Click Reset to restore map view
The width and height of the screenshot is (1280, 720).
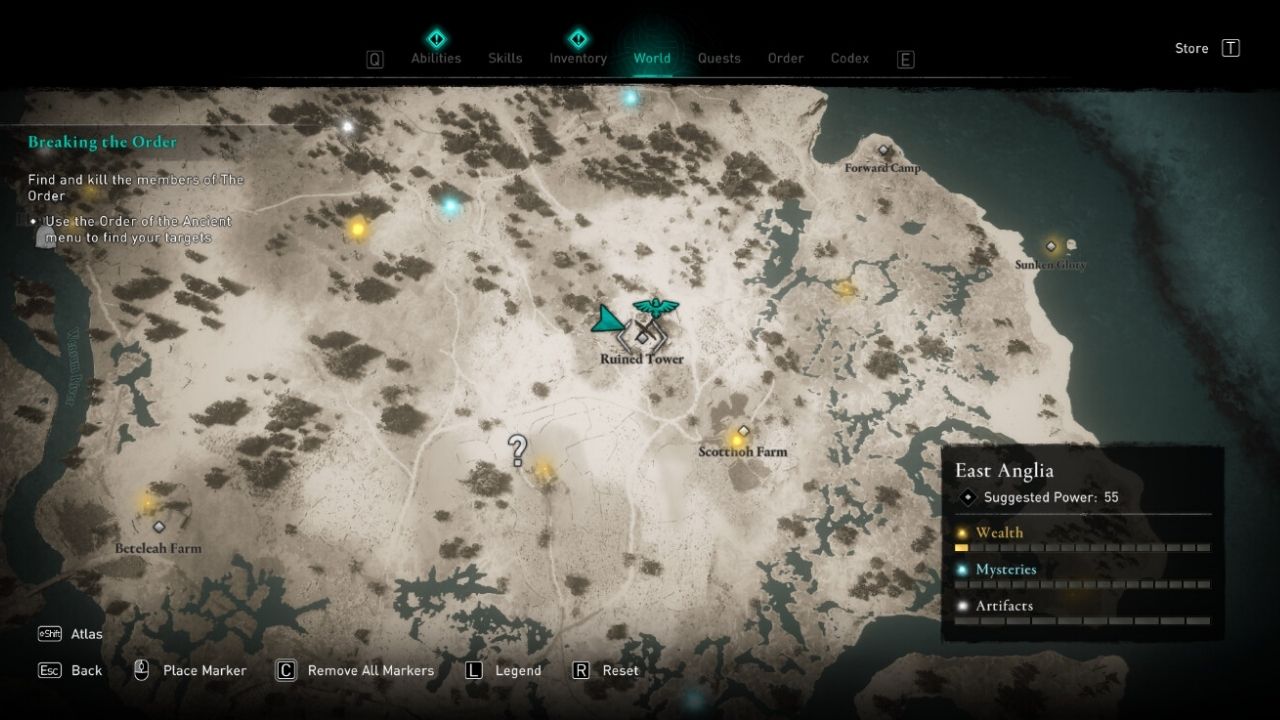621,670
